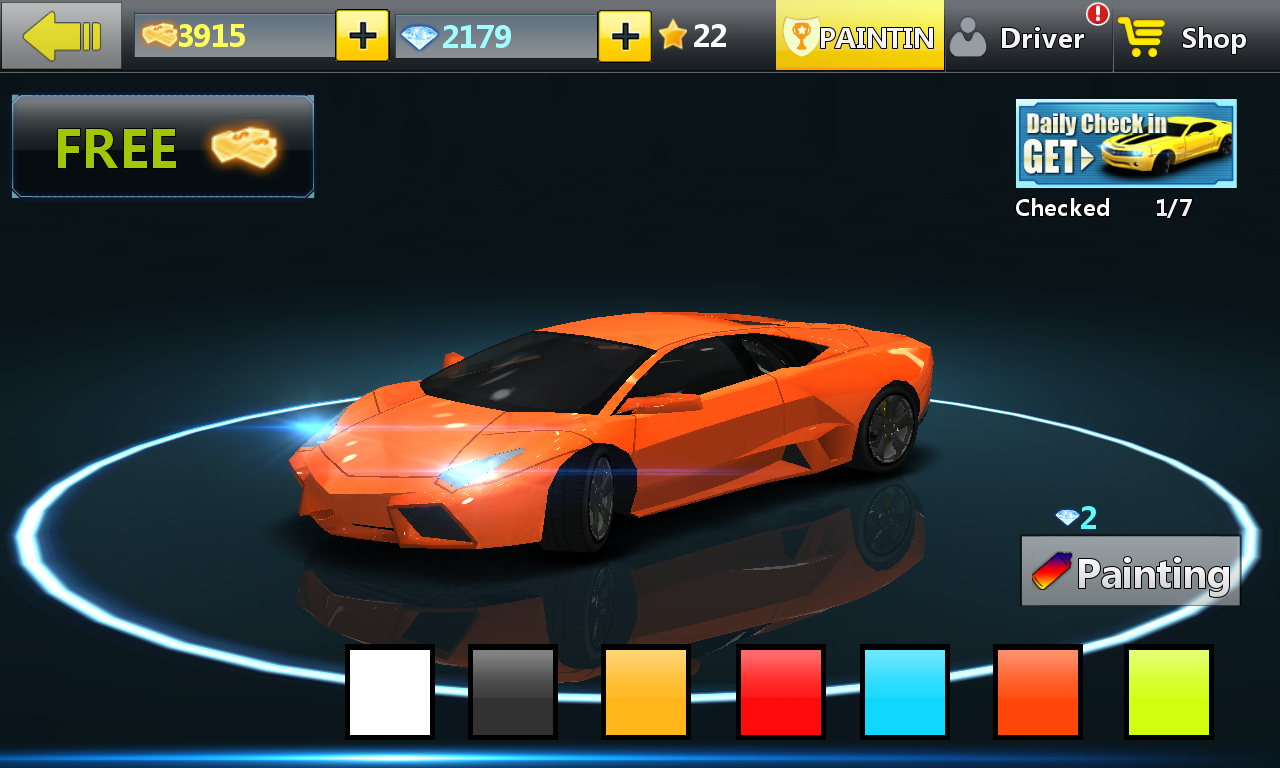
Task: Claim the FREE cash offer
Action: coord(163,147)
